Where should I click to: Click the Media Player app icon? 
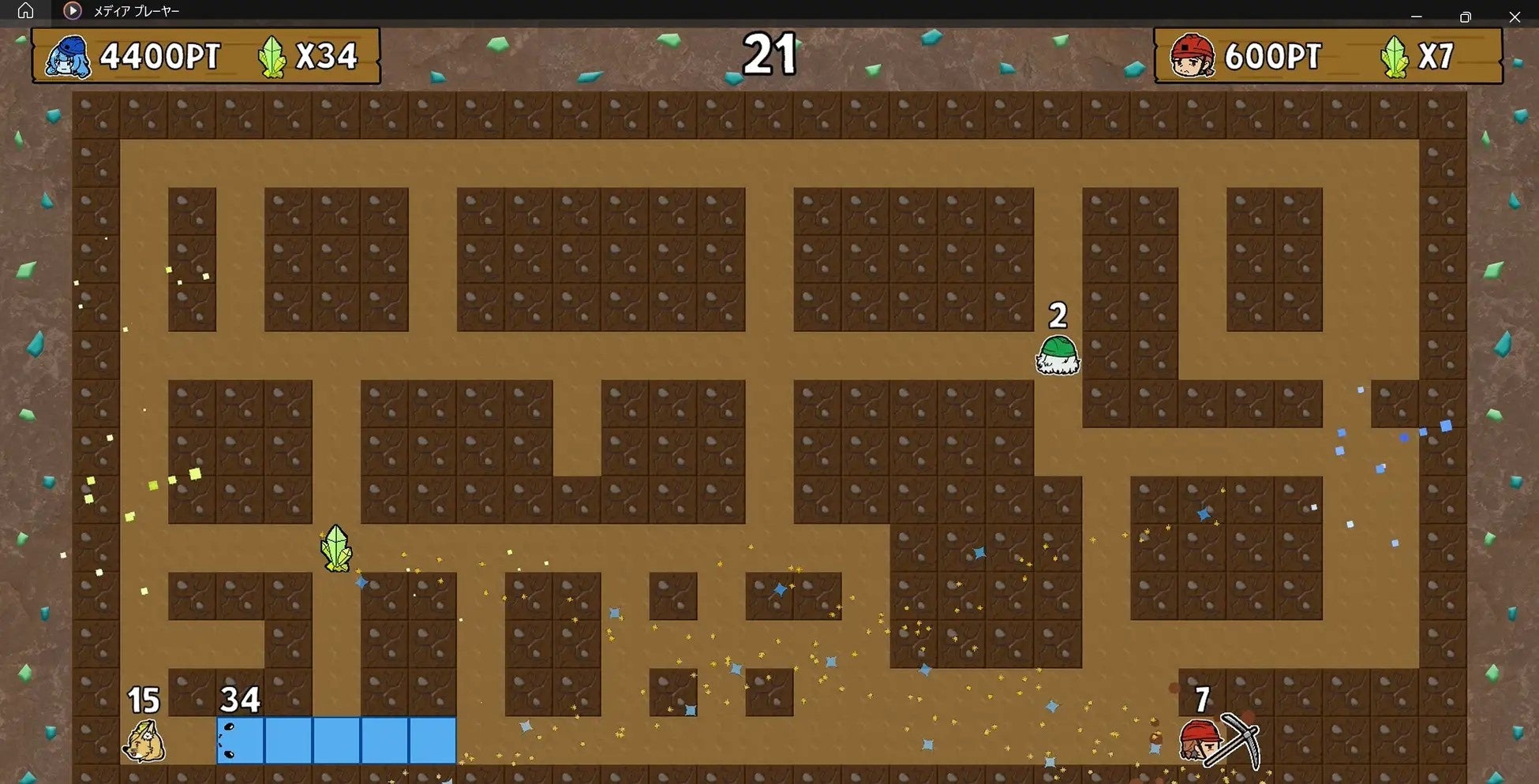pos(73,11)
